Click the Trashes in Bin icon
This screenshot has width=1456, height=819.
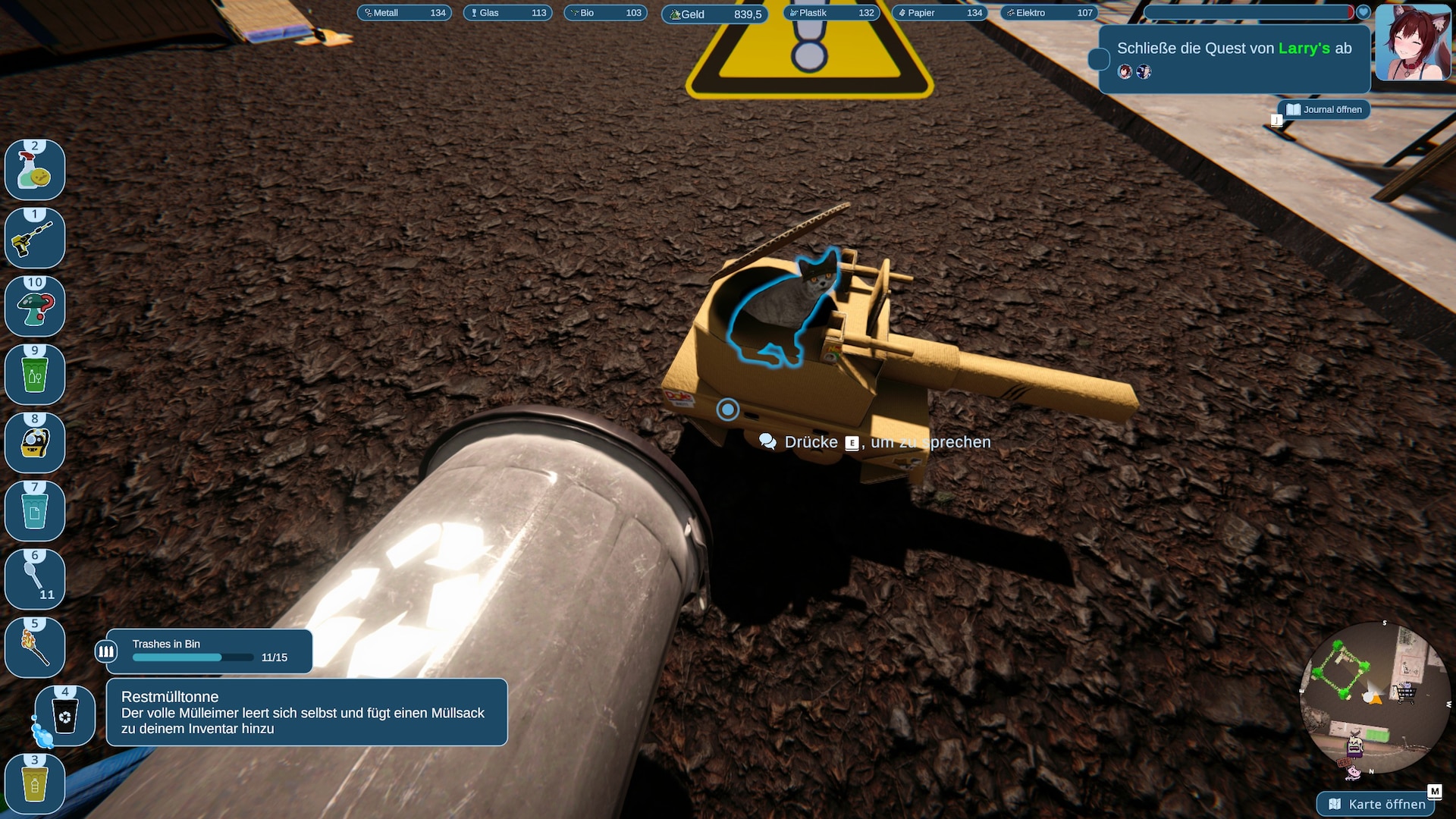106,651
